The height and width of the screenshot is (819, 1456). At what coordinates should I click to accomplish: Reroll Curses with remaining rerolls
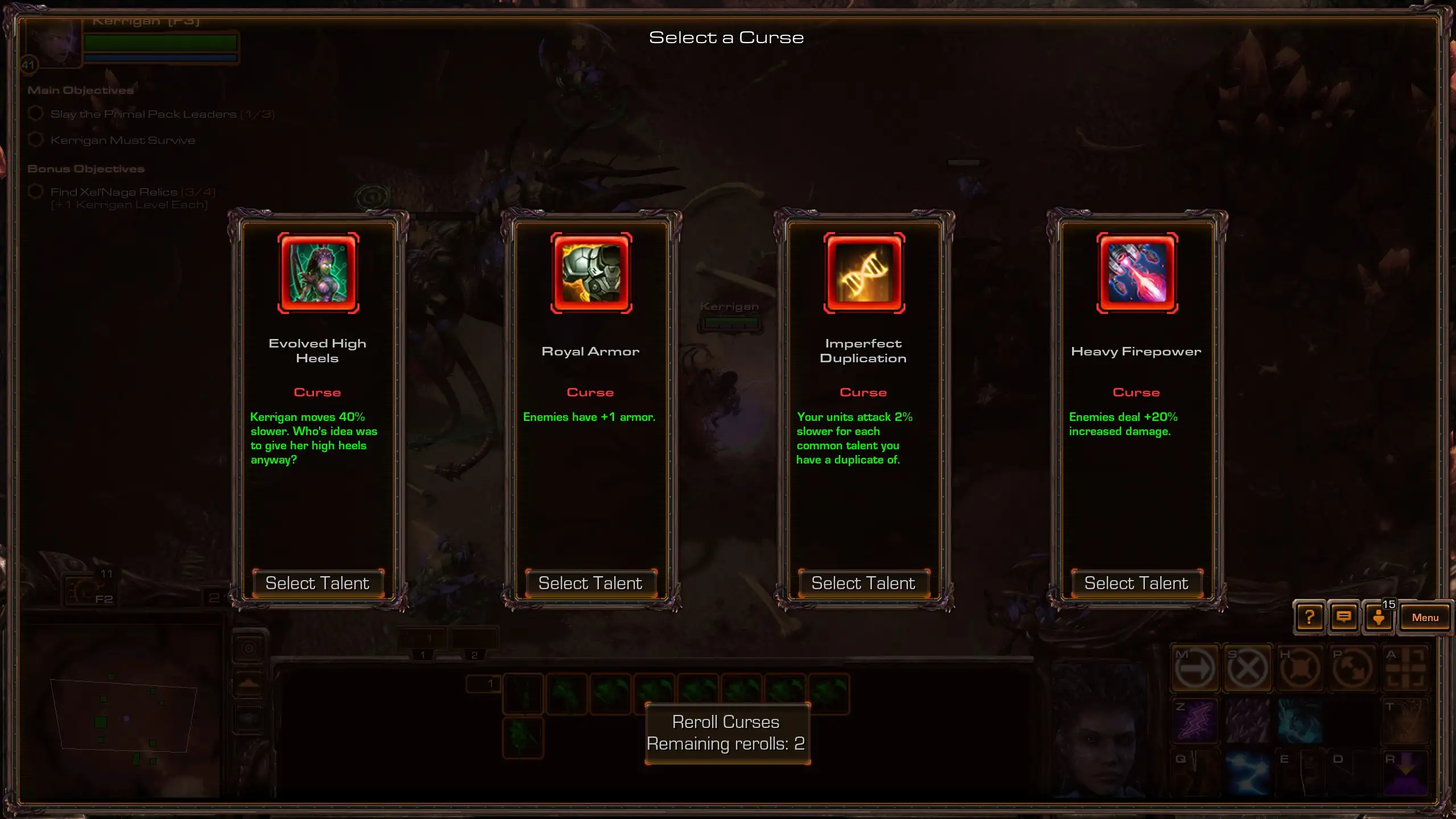click(727, 733)
